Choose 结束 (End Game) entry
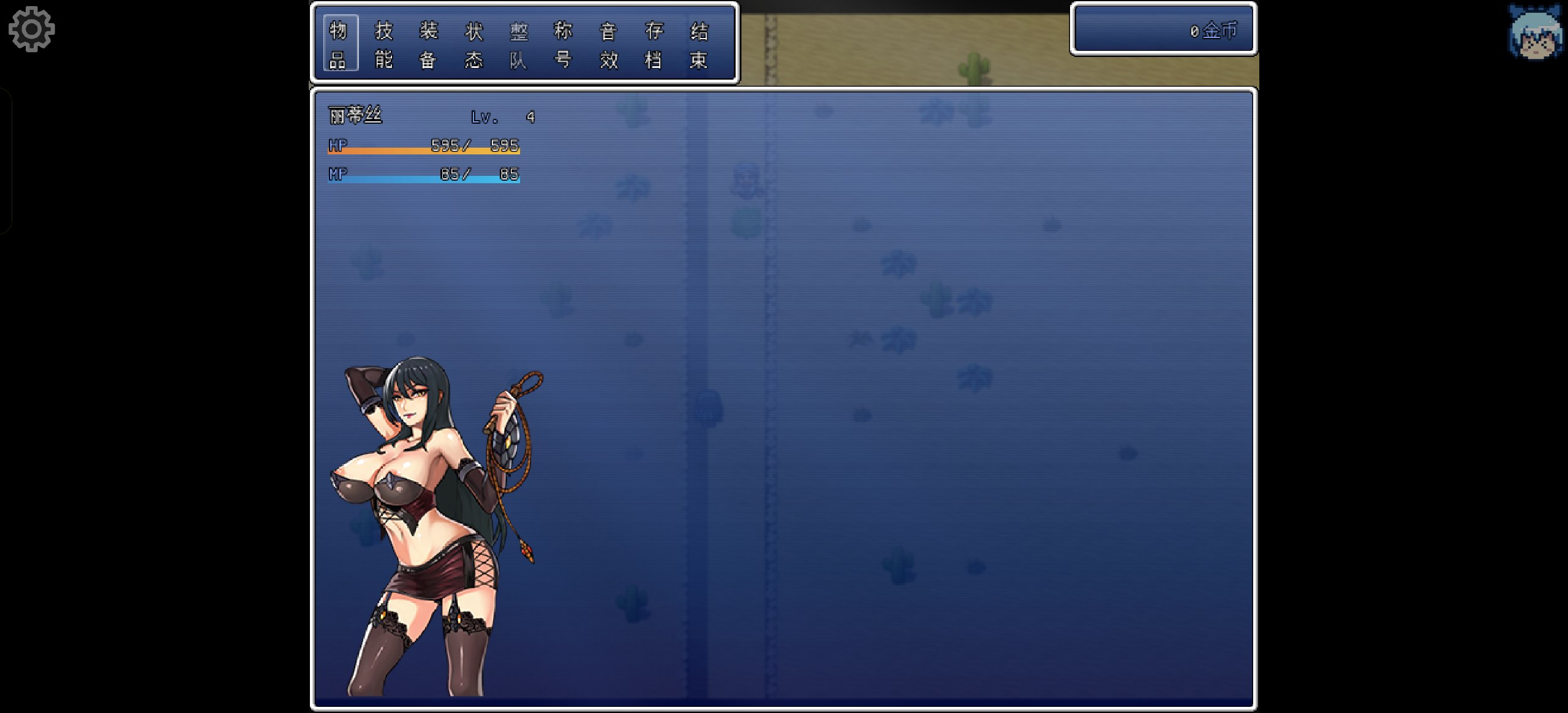Image resolution: width=1568 pixels, height=713 pixels. 699,44
